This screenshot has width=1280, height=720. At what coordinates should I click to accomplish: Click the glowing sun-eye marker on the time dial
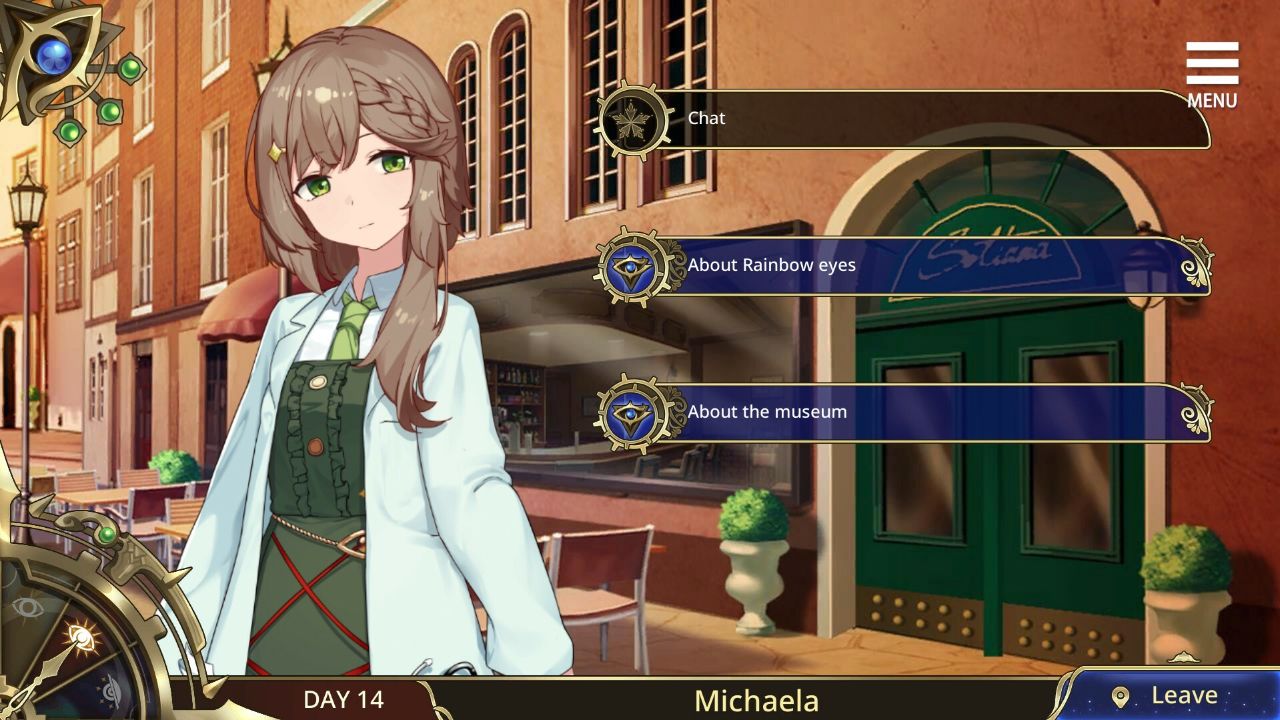tap(81, 636)
